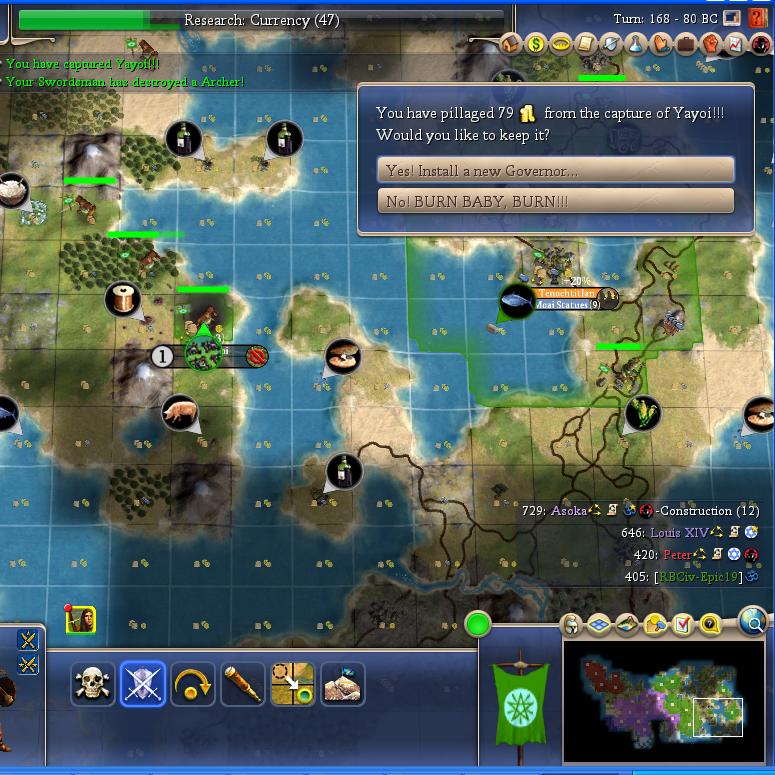Click the green end turn button
This screenshot has width=775, height=775.
tap(478, 626)
